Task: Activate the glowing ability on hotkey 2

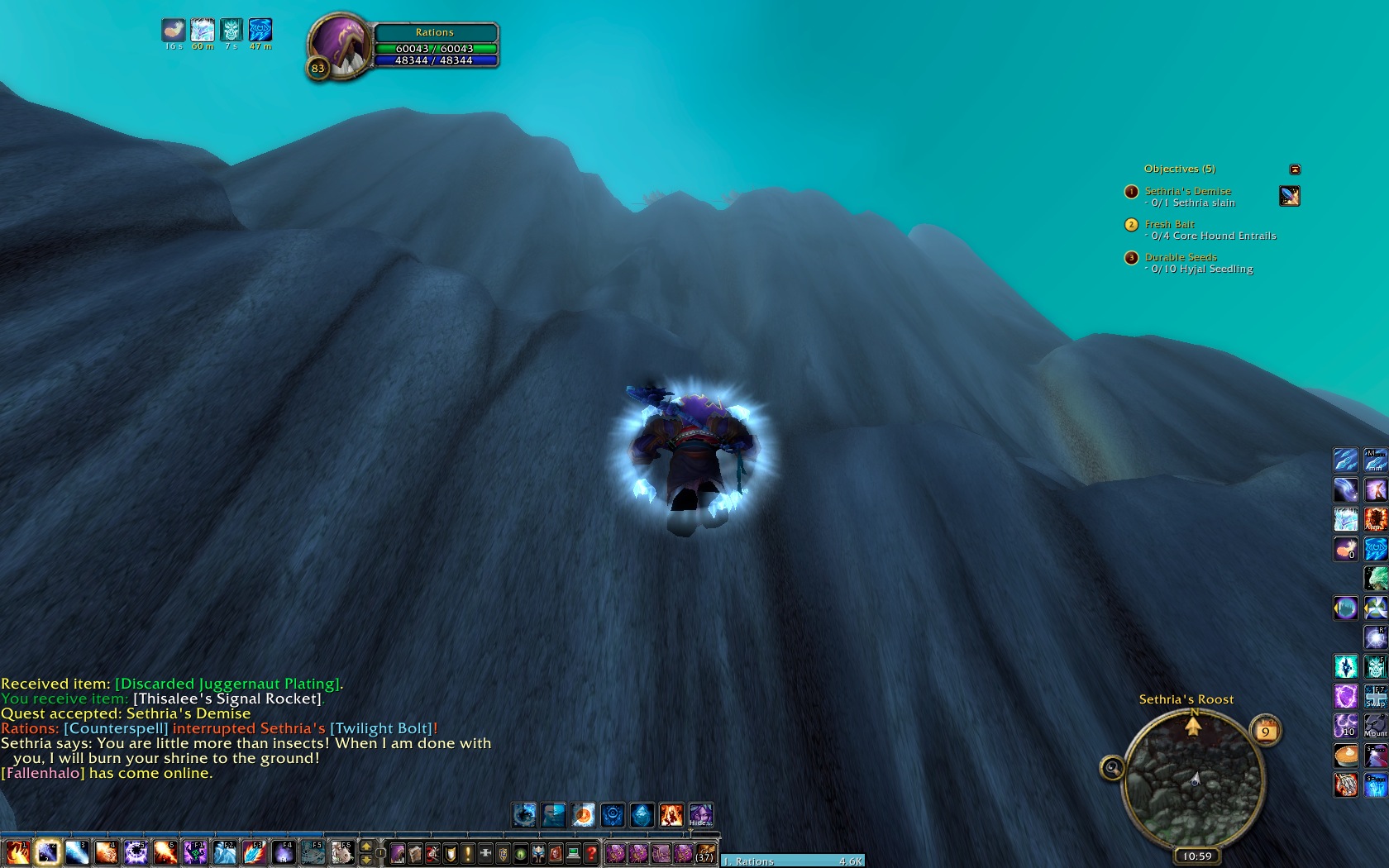Action: pos(47,852)
